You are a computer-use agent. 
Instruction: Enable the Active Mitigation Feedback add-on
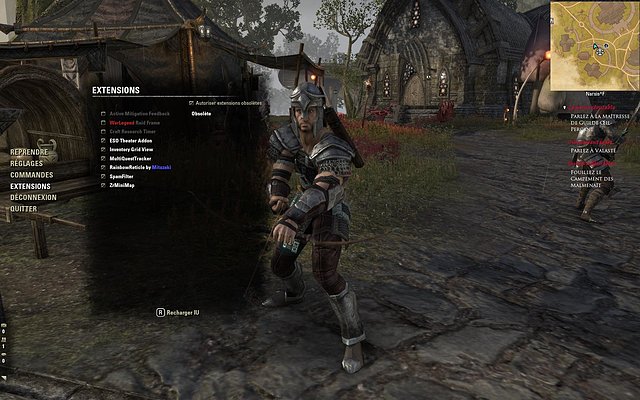[102, 114]
